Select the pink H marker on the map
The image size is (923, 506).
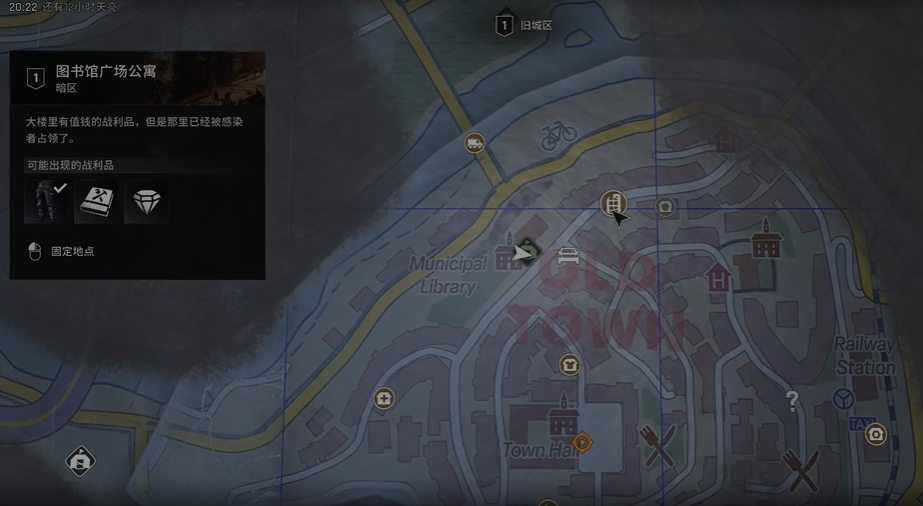point(717,279)
